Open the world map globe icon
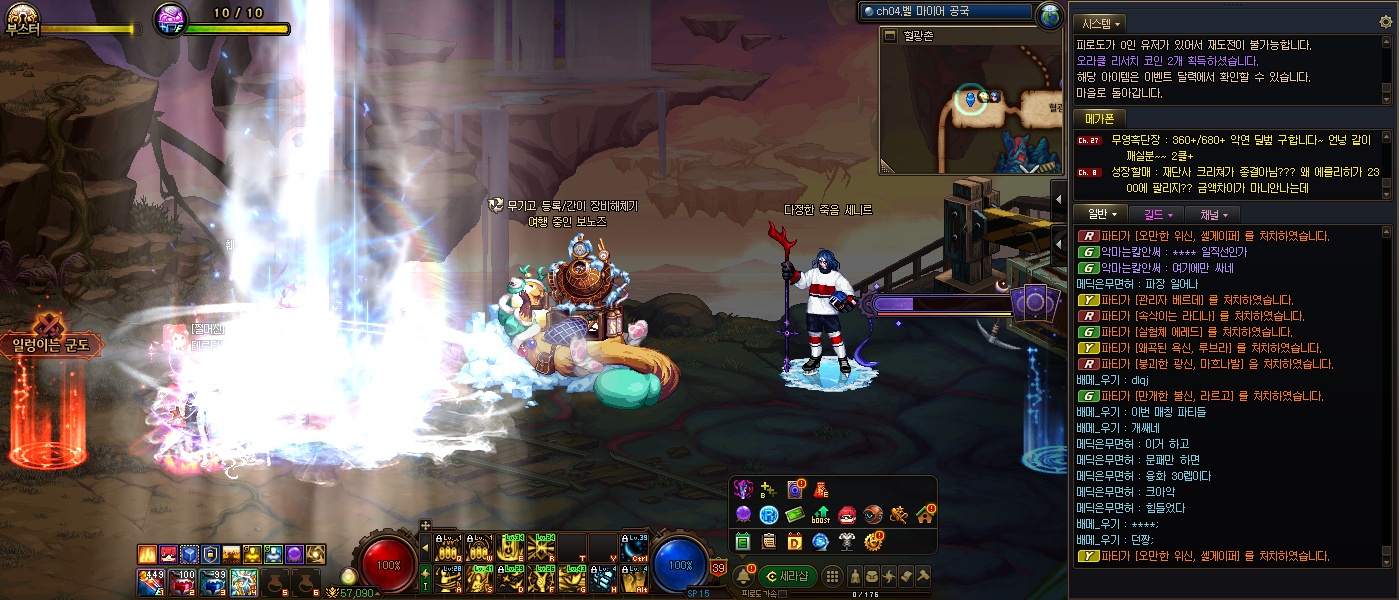 [1049, 14]
